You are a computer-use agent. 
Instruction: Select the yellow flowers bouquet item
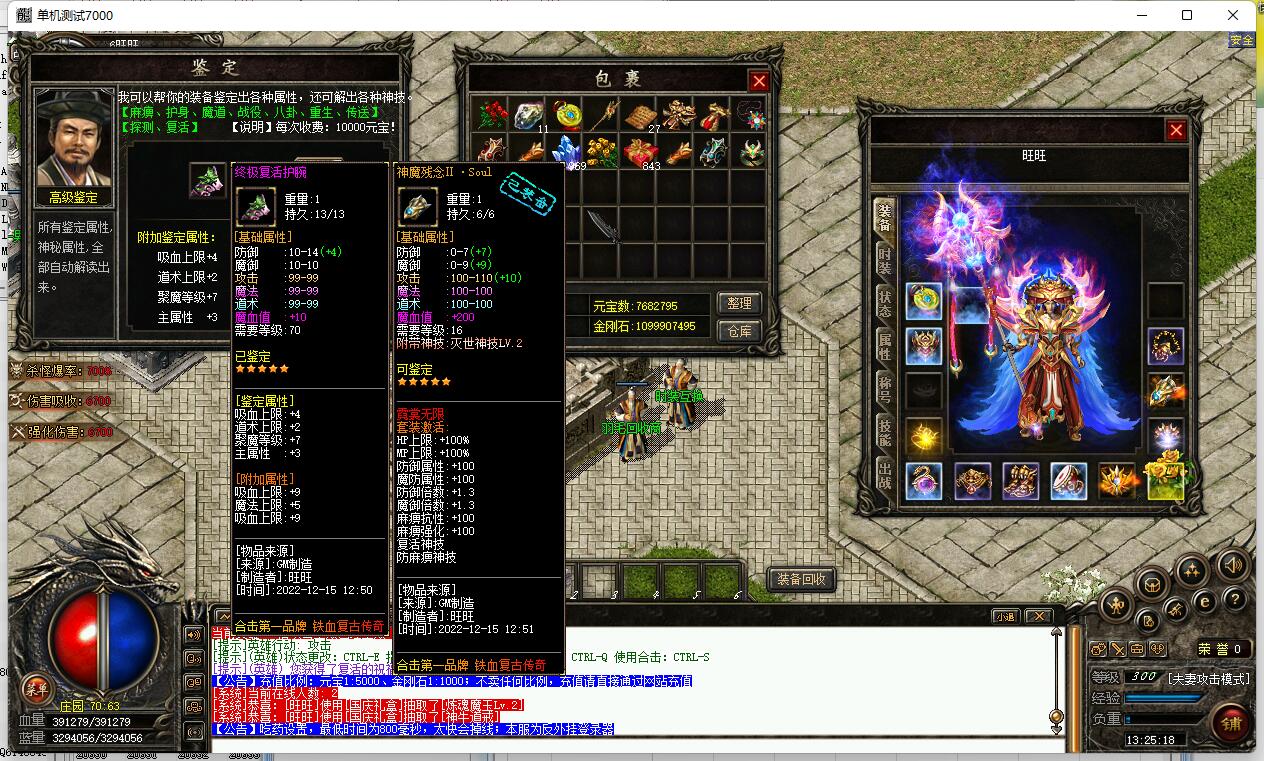click(604, 152)
